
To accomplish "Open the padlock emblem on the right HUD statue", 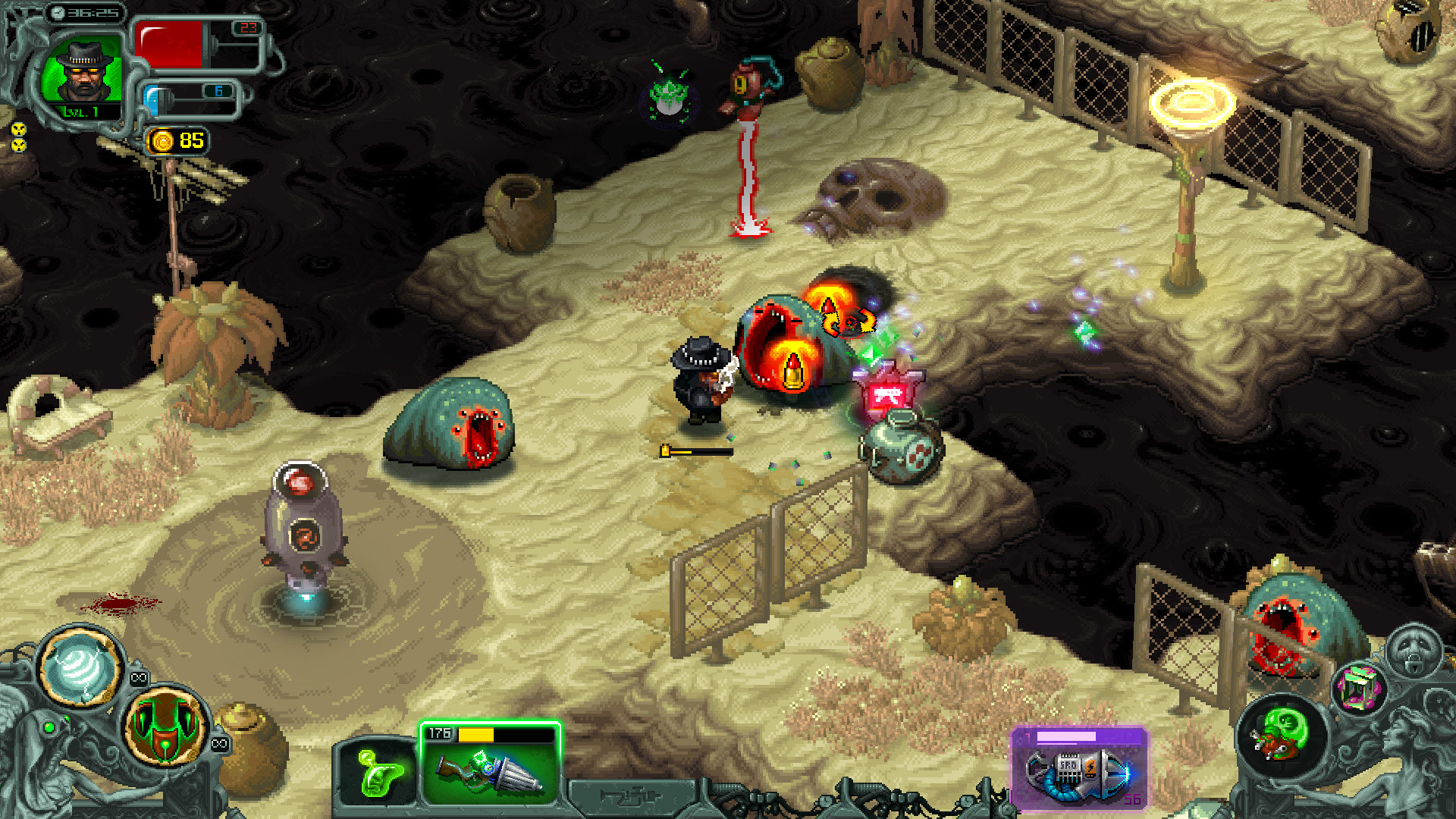I will (1414, 666).
